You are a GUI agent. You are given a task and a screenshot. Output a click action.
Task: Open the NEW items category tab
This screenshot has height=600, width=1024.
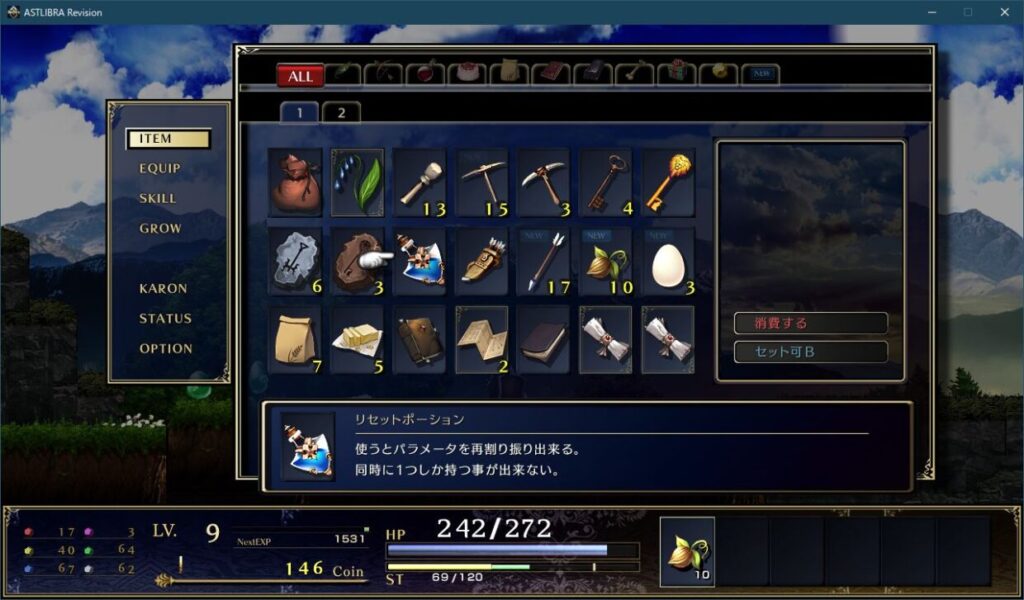pyautogui.click(x=760, y=74)
